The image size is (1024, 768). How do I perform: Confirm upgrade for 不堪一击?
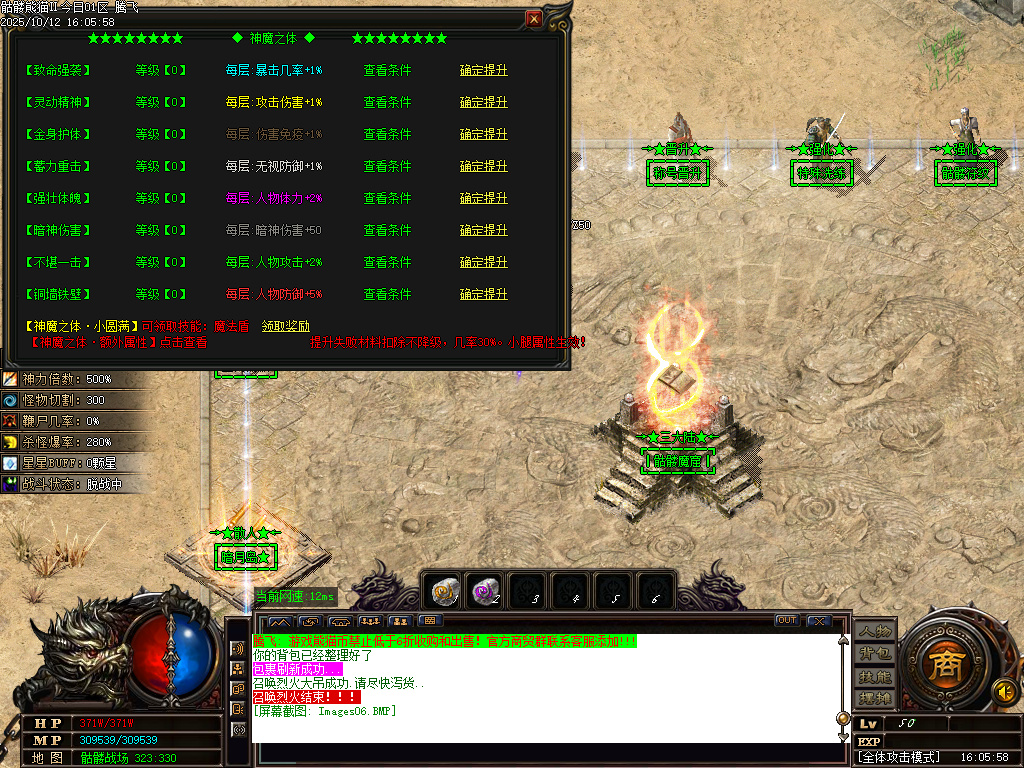point(483,262)
